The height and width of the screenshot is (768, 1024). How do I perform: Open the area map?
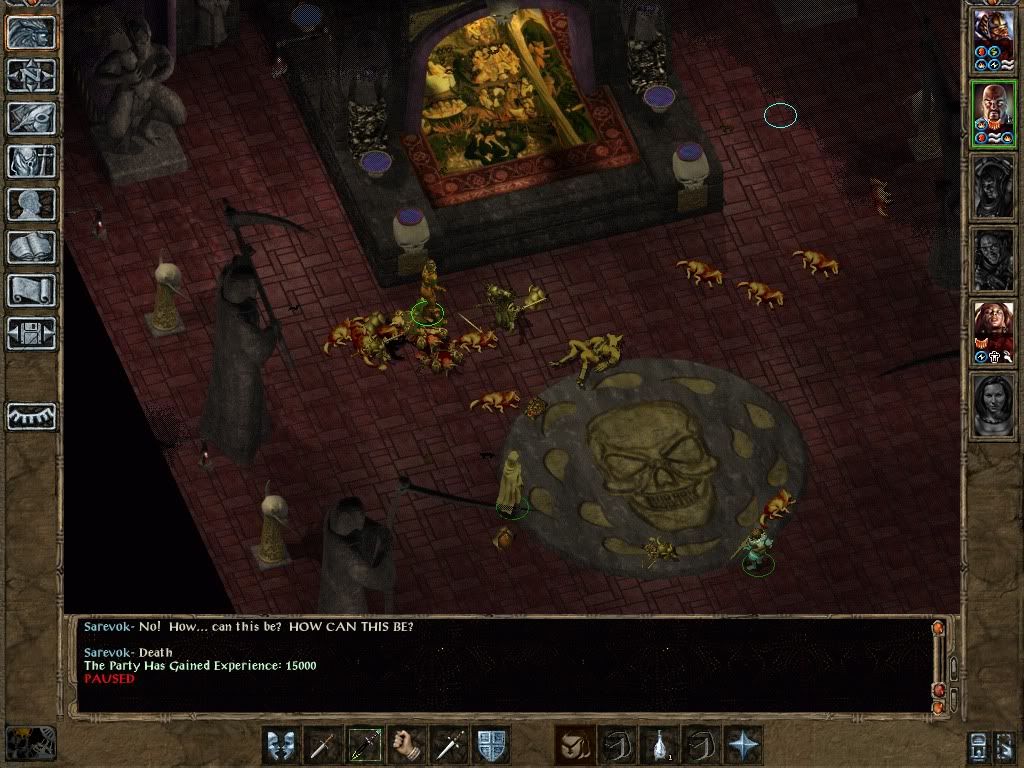[31, 75]
